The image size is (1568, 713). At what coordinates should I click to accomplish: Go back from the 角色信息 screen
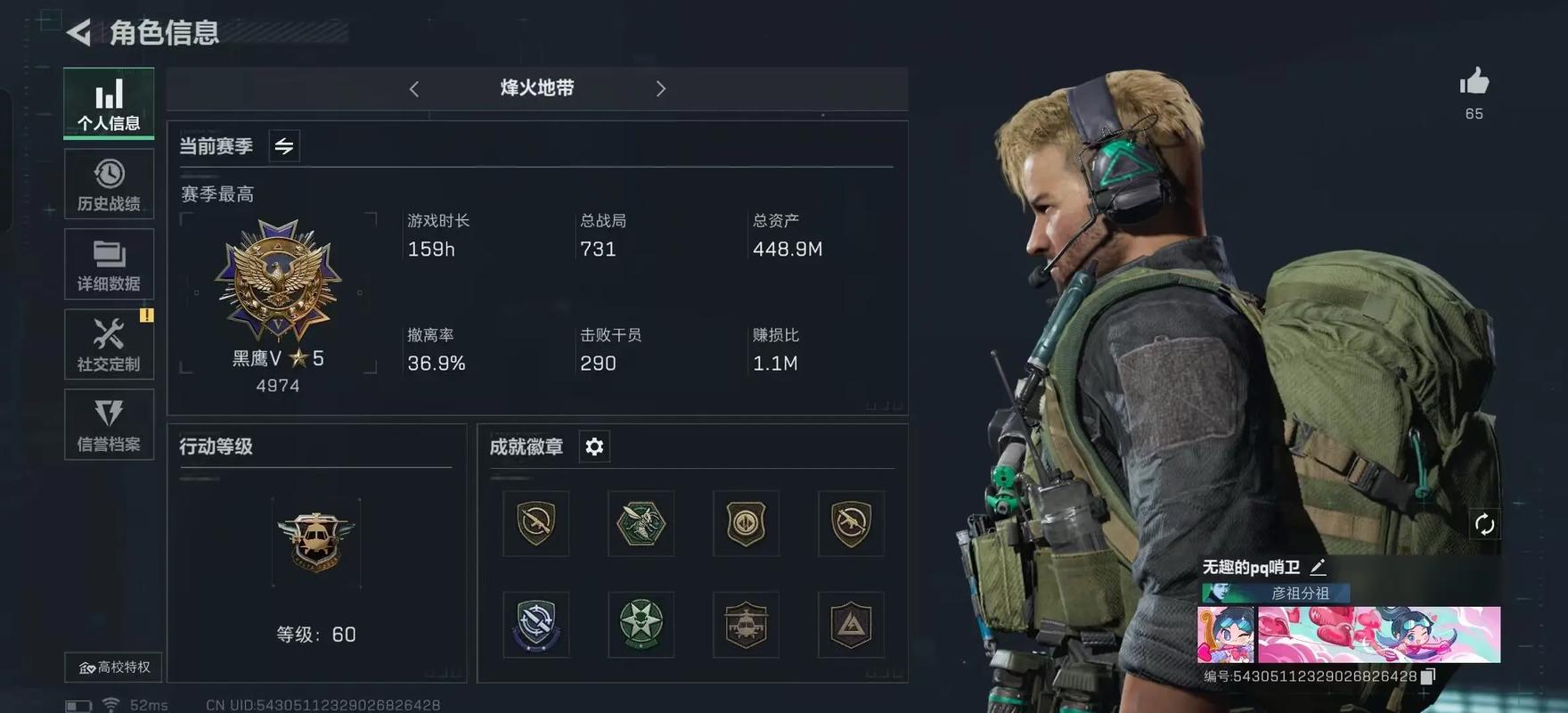click(x=78, y=33)
